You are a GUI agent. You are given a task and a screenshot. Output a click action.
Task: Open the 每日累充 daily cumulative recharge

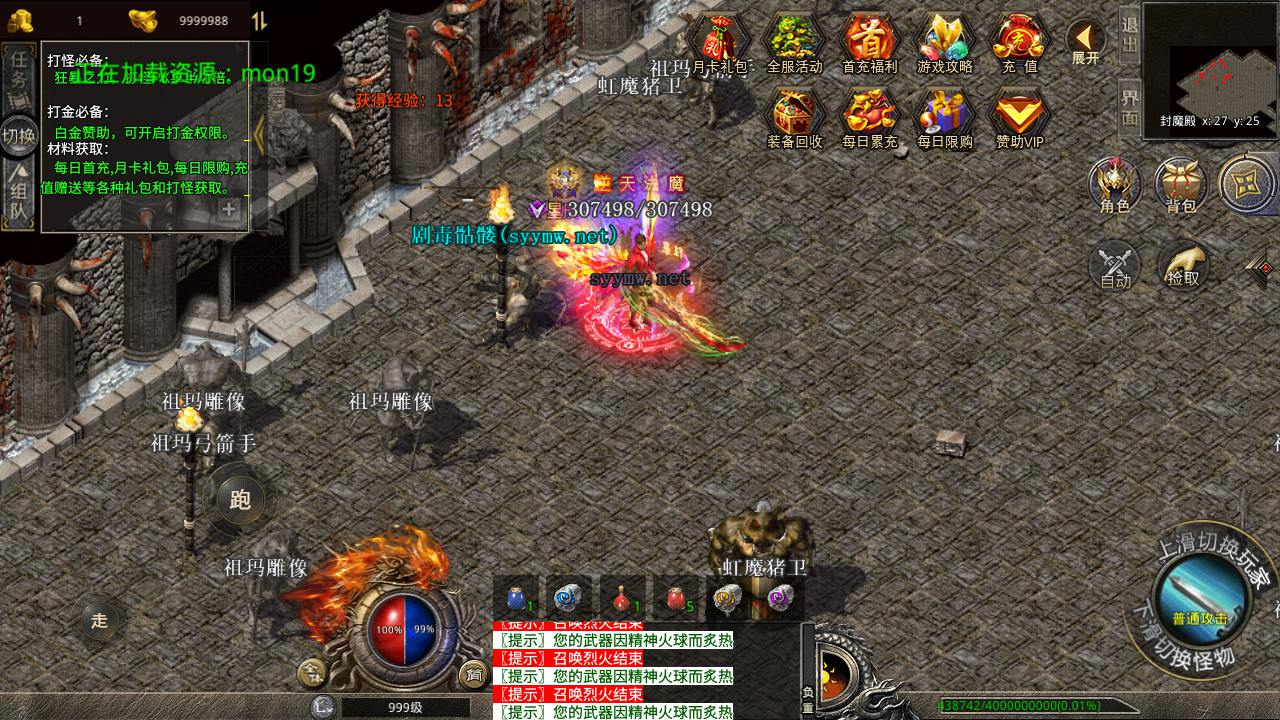click(869, 117)
